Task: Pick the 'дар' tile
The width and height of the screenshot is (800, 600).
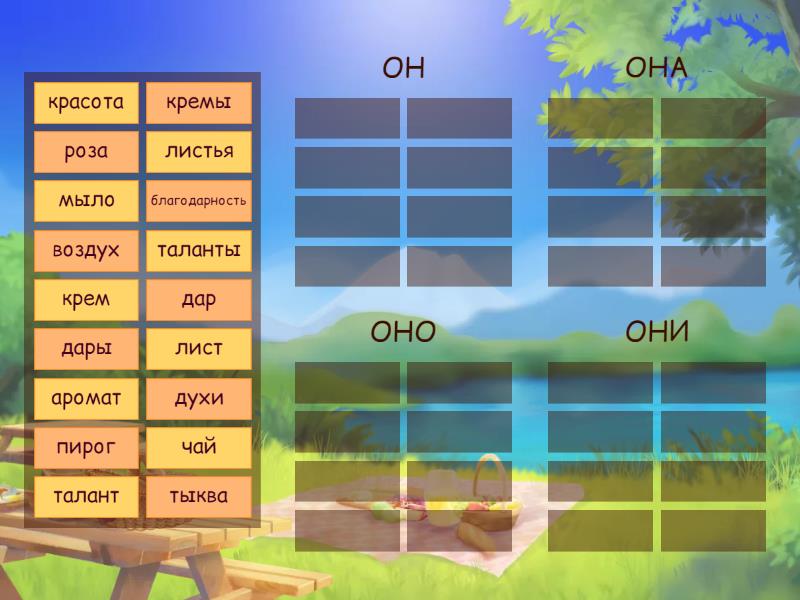Action: click(199, 300)
